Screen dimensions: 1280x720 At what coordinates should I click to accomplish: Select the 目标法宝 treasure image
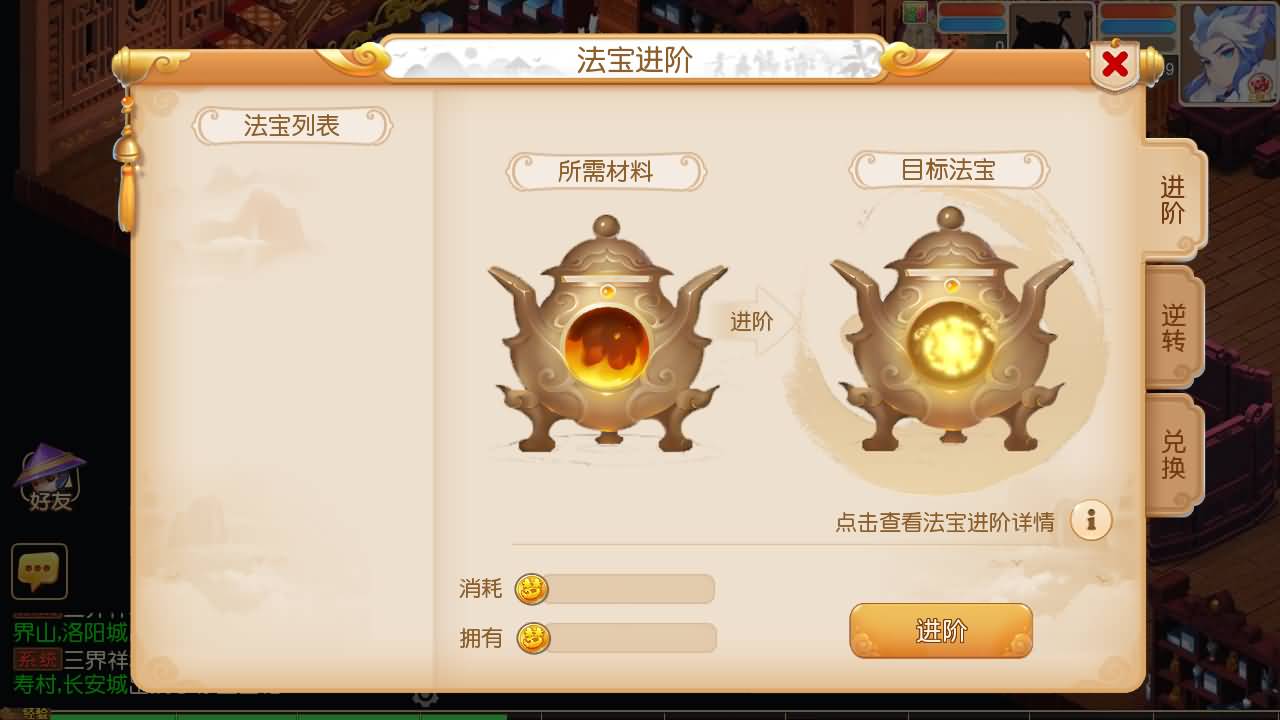[950, 330]
